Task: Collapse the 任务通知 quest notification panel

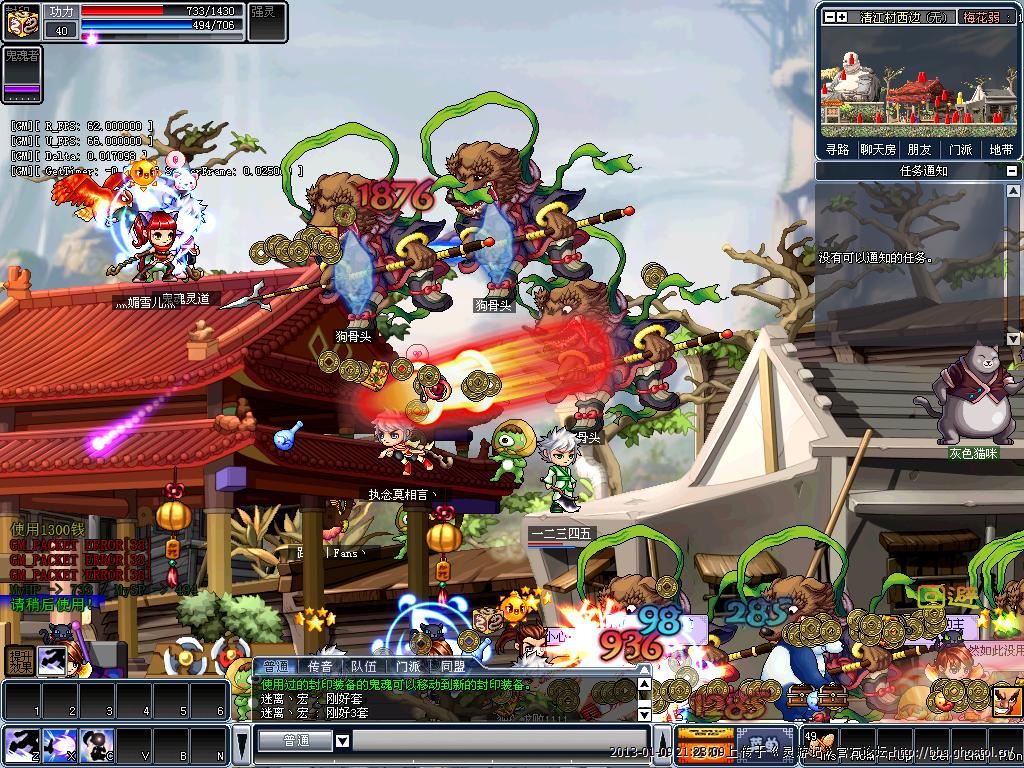Action: point(1012,171)
